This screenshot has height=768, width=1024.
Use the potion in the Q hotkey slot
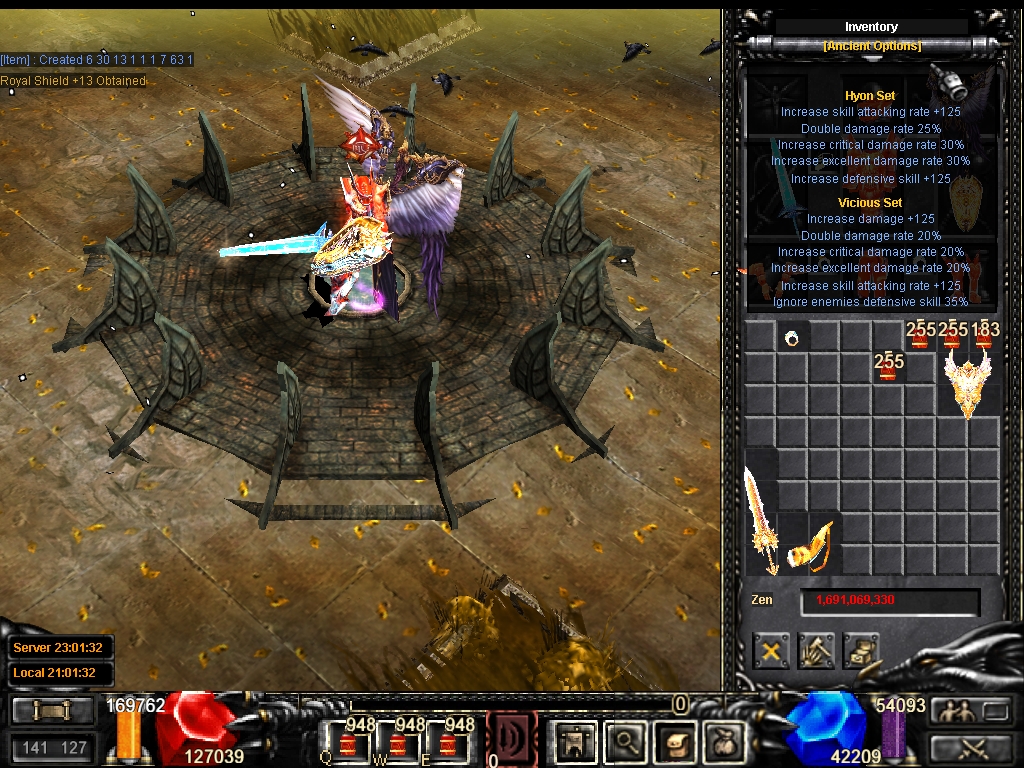pyautogui.click(x=348, y=742)
